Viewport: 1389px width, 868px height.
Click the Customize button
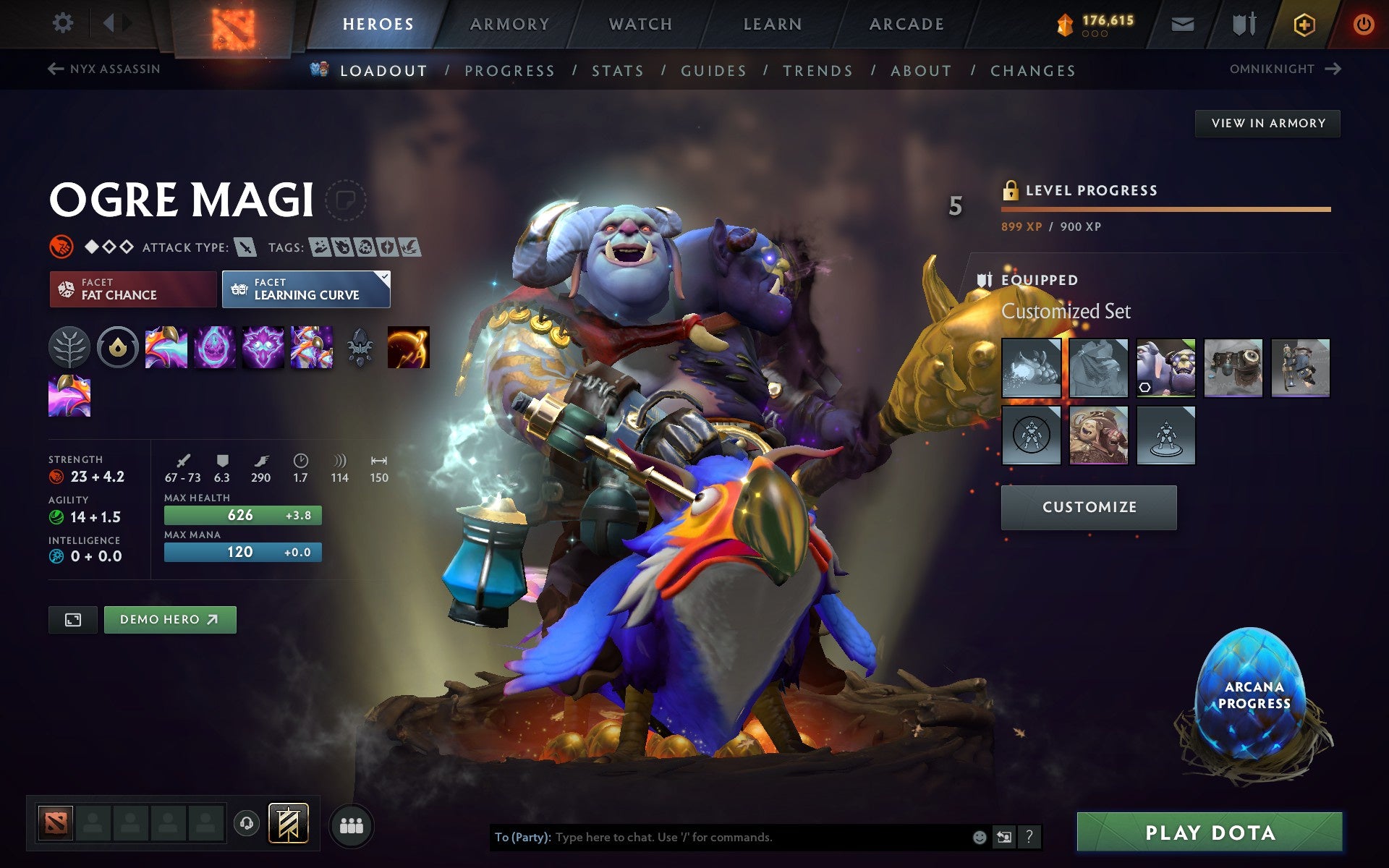click(1088, 507)
